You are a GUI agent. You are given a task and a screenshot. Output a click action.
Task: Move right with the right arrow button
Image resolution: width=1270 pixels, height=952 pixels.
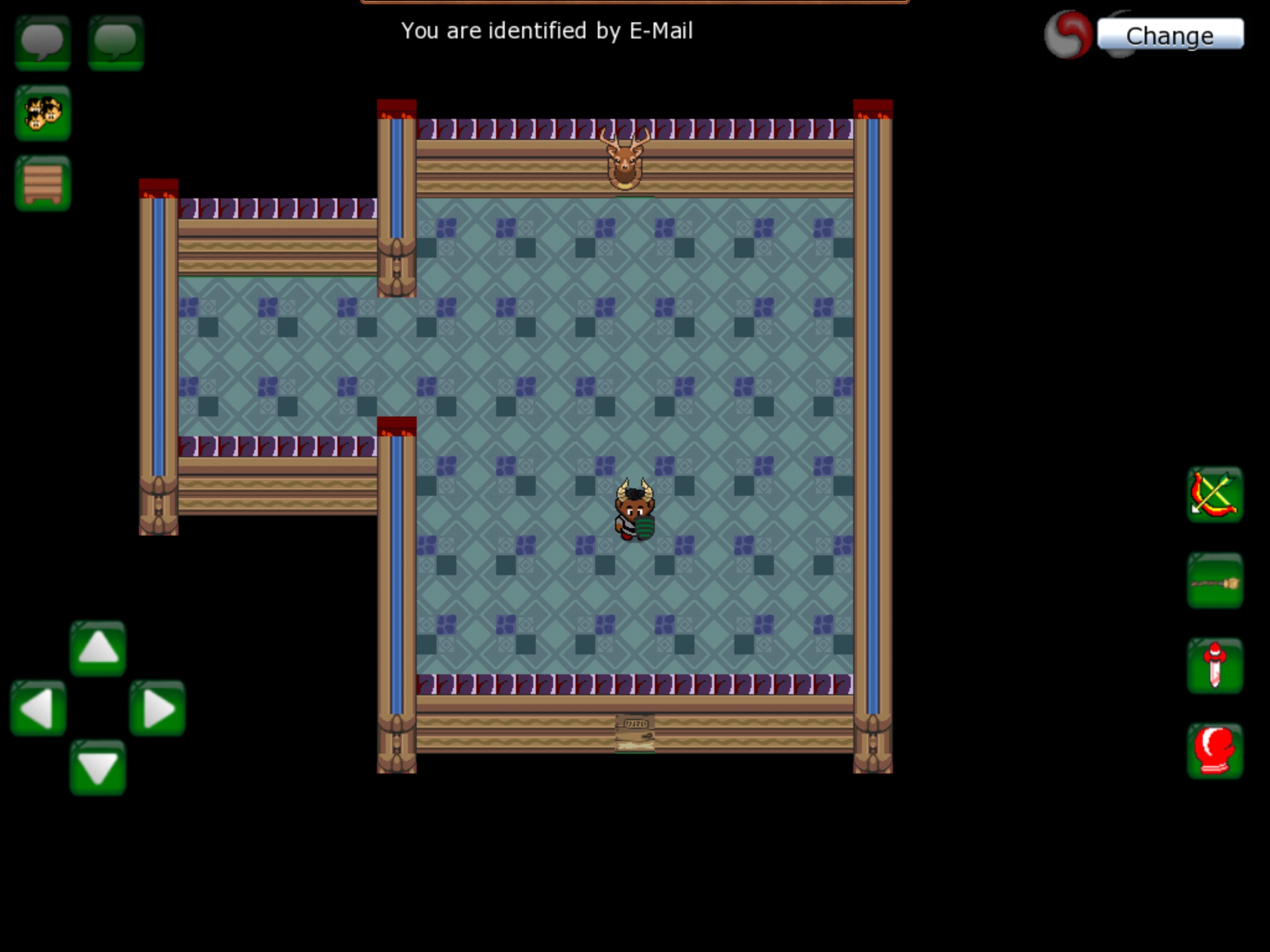(x=158, y=708)
